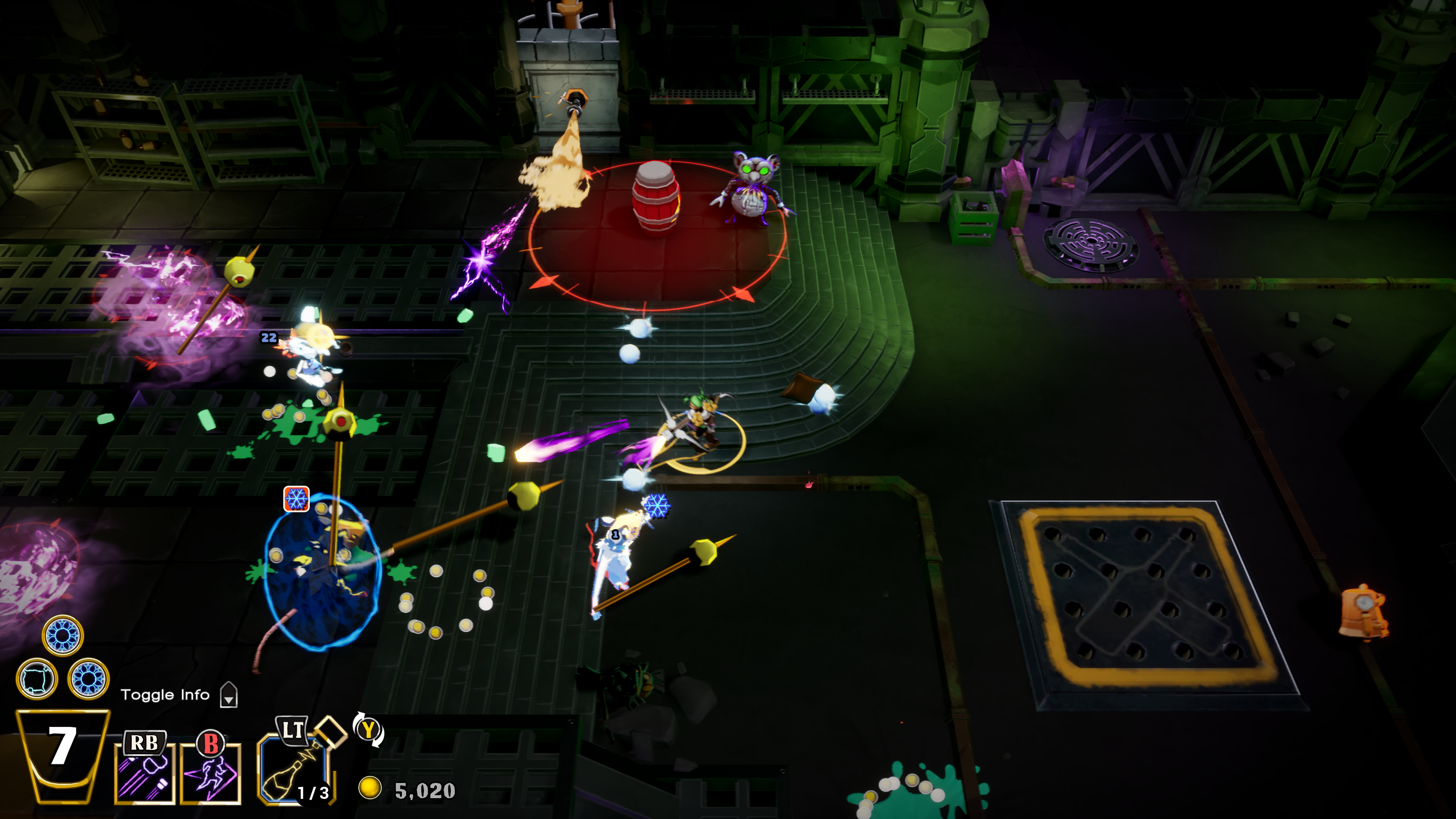Select the crackling square-frame perk medallion
Screen dimensions: 1456x819
37,679
